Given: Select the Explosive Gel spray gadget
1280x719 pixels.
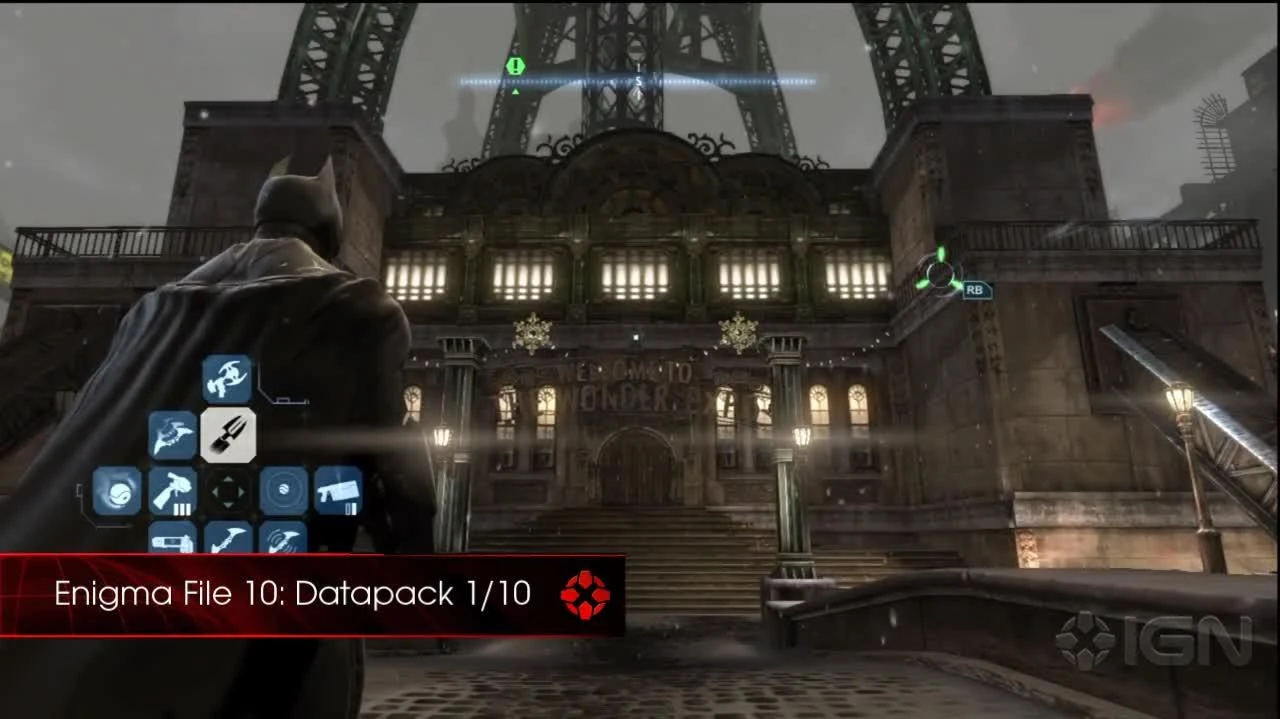Looking at the screenshot, I should click(173, 491).
